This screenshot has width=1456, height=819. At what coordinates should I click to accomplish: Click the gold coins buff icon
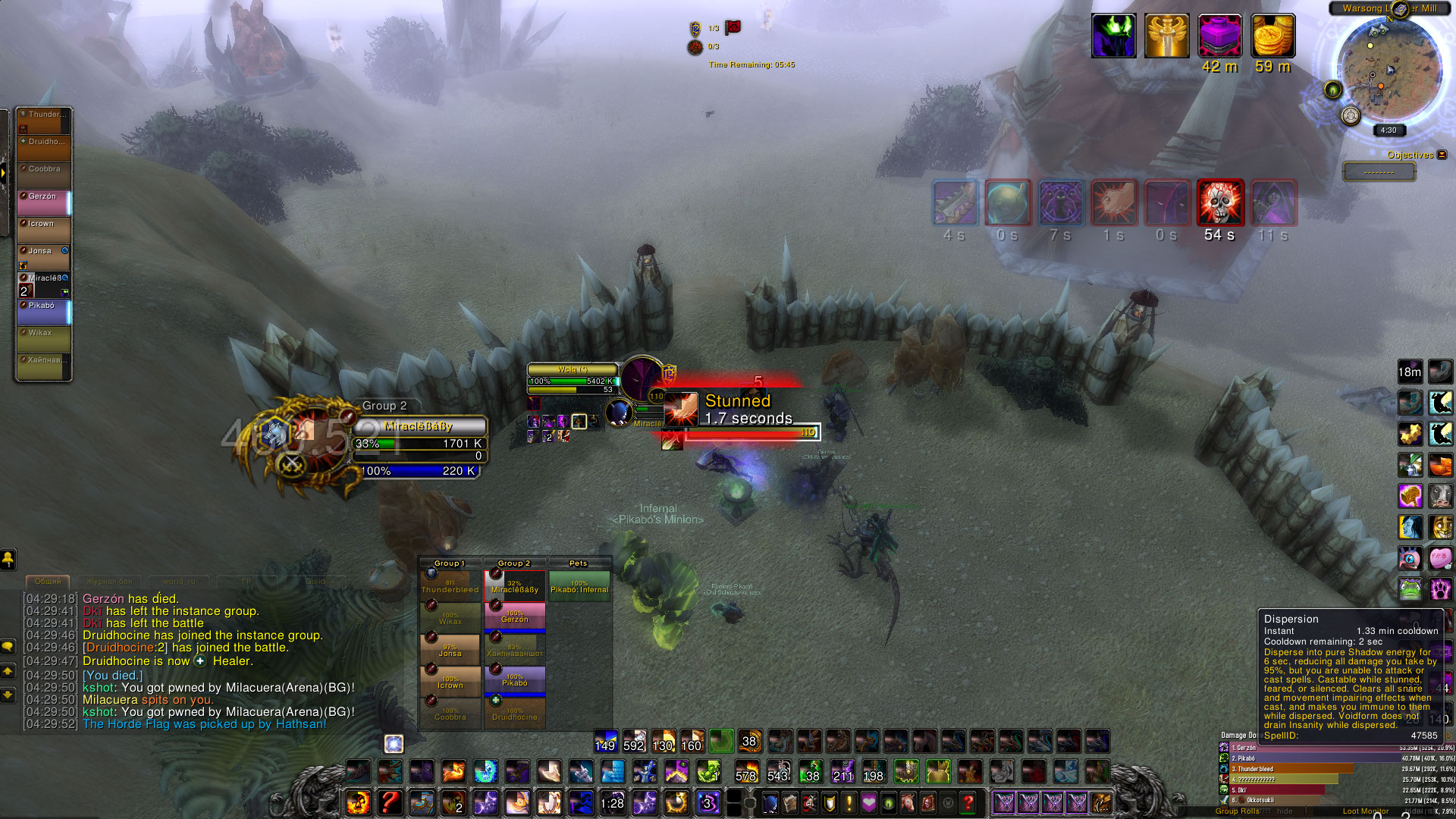(x=1272, y=36)
